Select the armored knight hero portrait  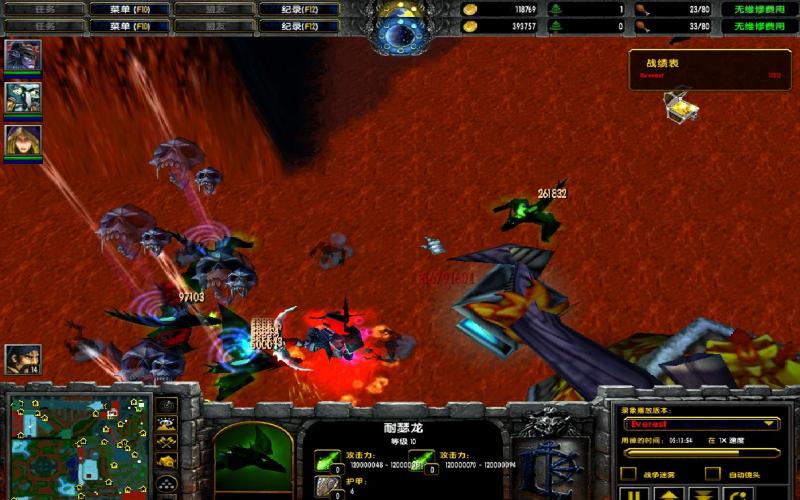22,97
